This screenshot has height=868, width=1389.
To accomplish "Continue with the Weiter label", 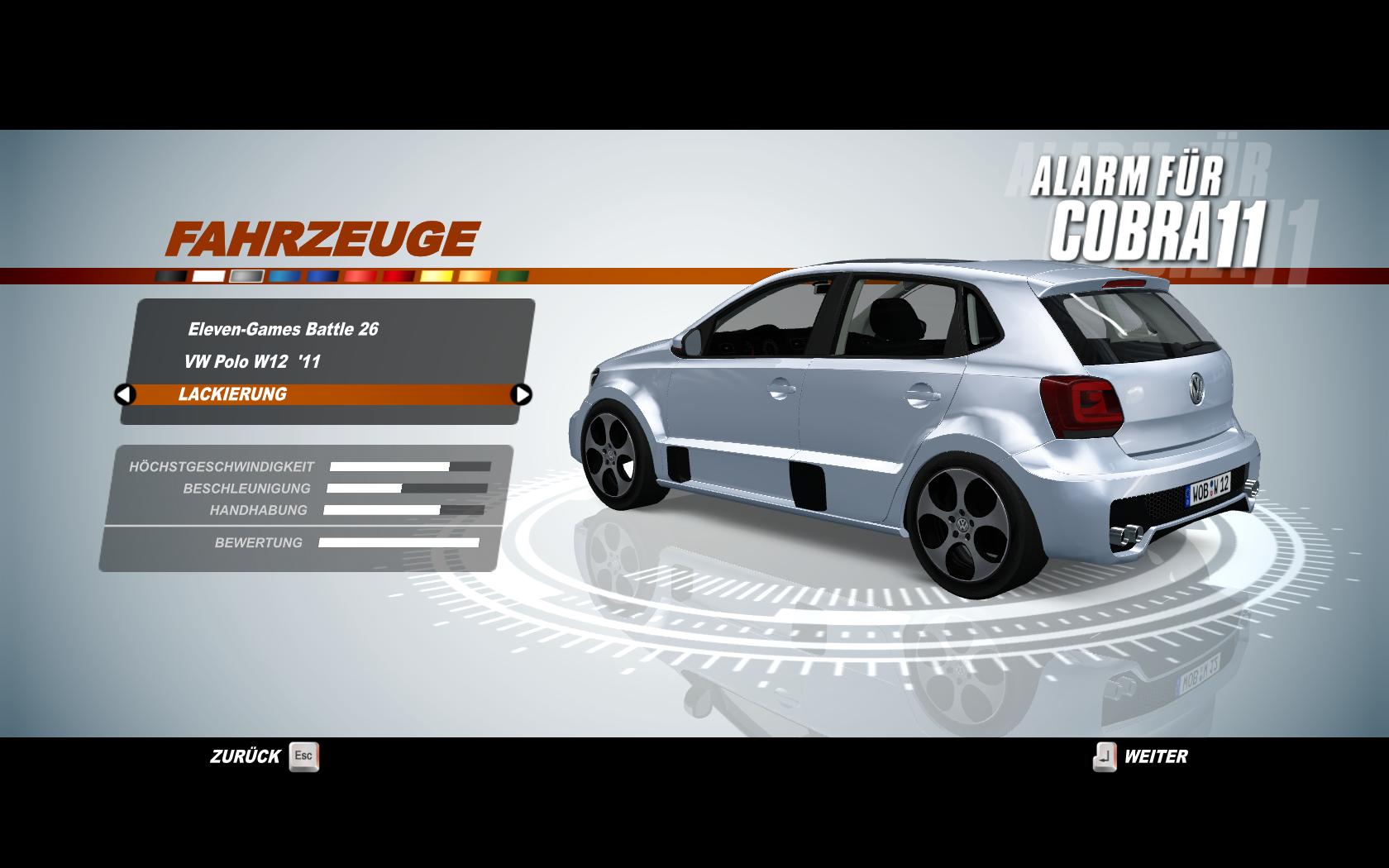I will coord(1155,756).
